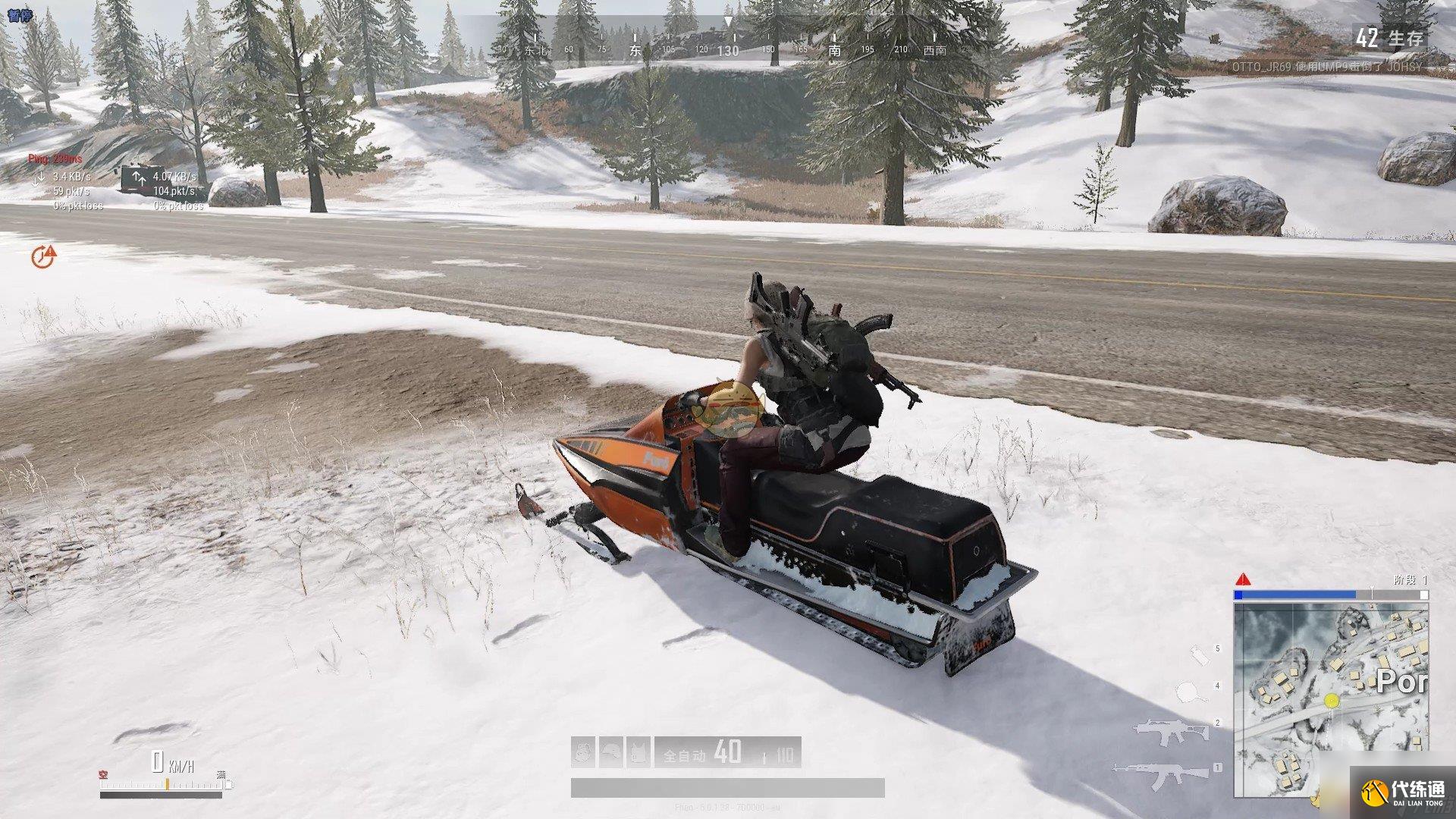Select the throwable item in slot 5
Viewport: 1456px width, 819px height.
[1198, 655]
